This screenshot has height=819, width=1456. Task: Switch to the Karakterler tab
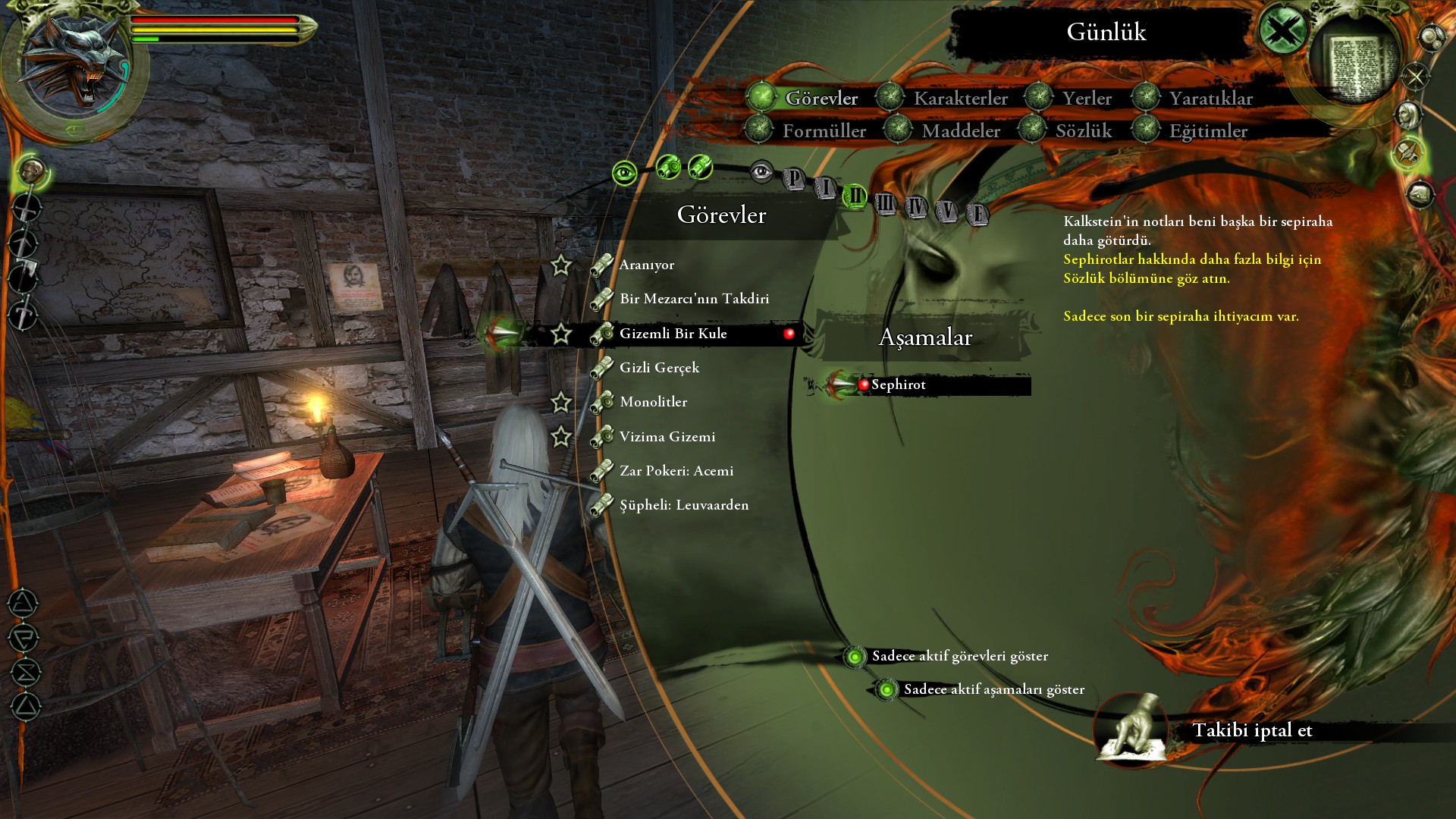[x=960, y=99]
